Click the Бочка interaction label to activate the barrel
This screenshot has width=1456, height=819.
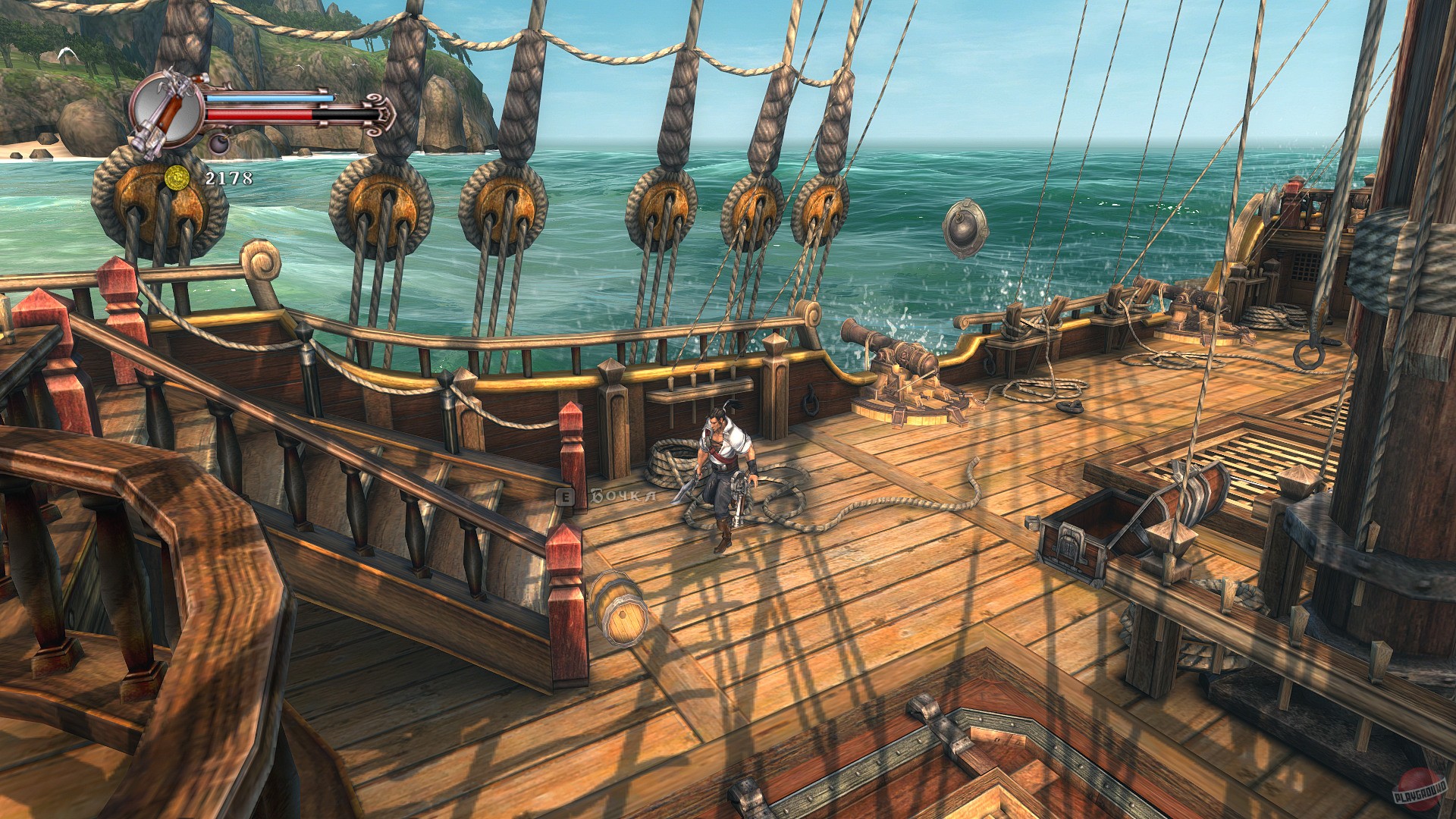tap(607, 497)
